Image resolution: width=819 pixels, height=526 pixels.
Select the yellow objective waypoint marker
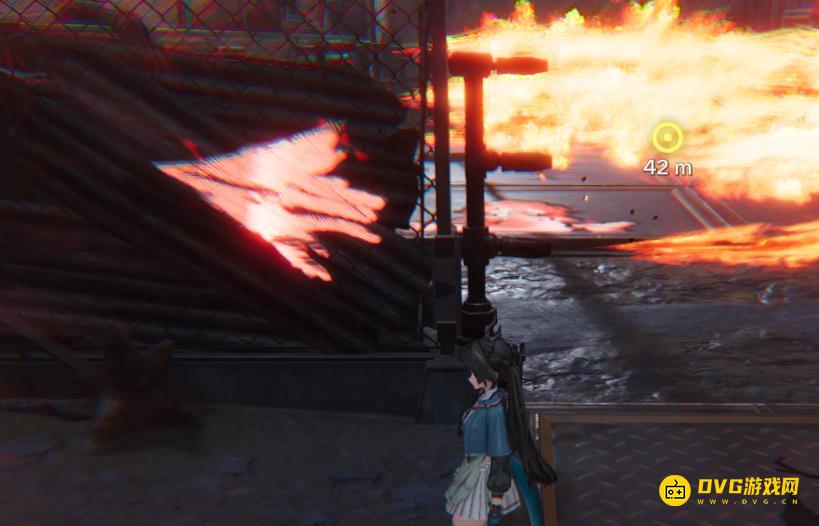(x=667, y=137)
